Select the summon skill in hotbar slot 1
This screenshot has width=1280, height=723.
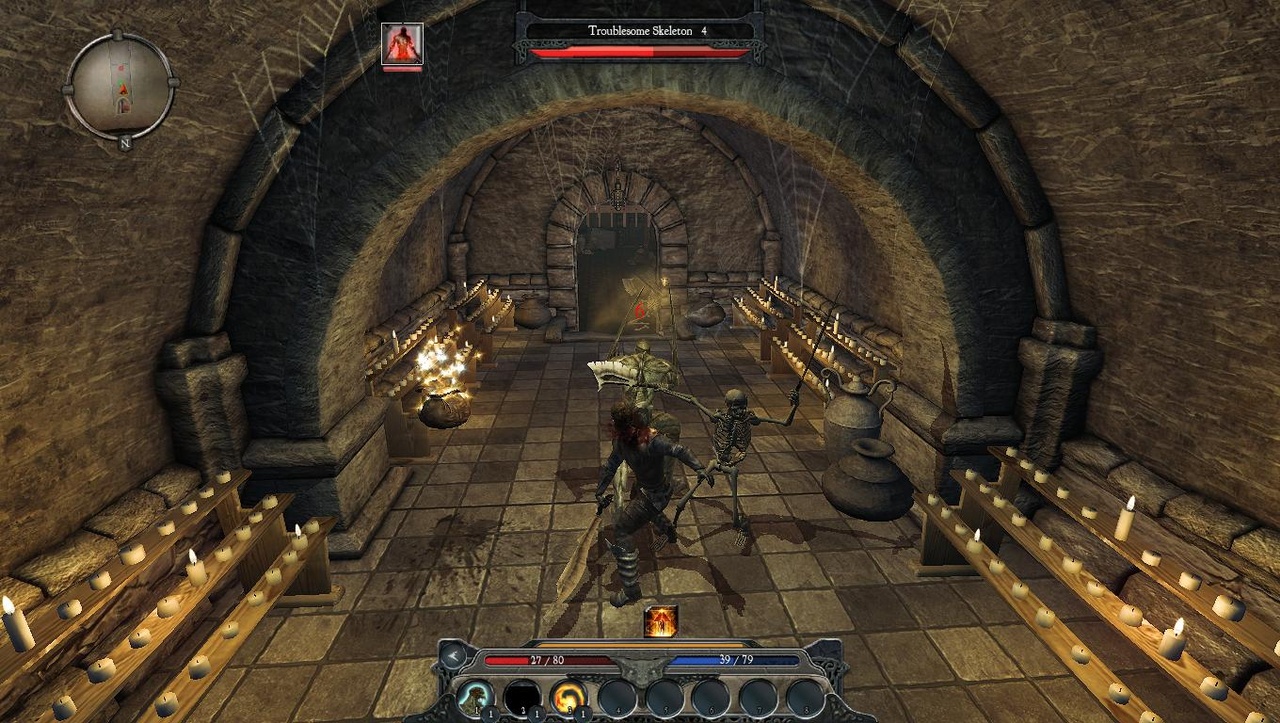[x=474, y=697]
